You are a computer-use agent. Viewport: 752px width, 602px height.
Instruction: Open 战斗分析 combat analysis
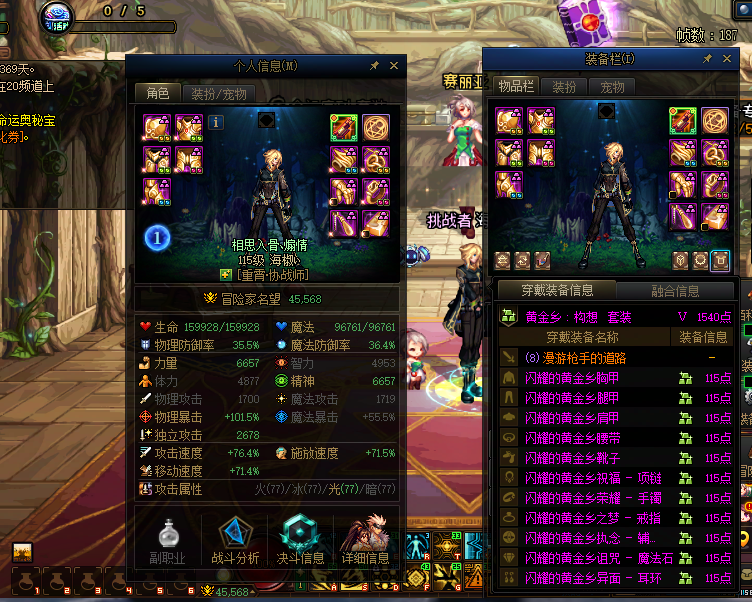click(235, 540)
